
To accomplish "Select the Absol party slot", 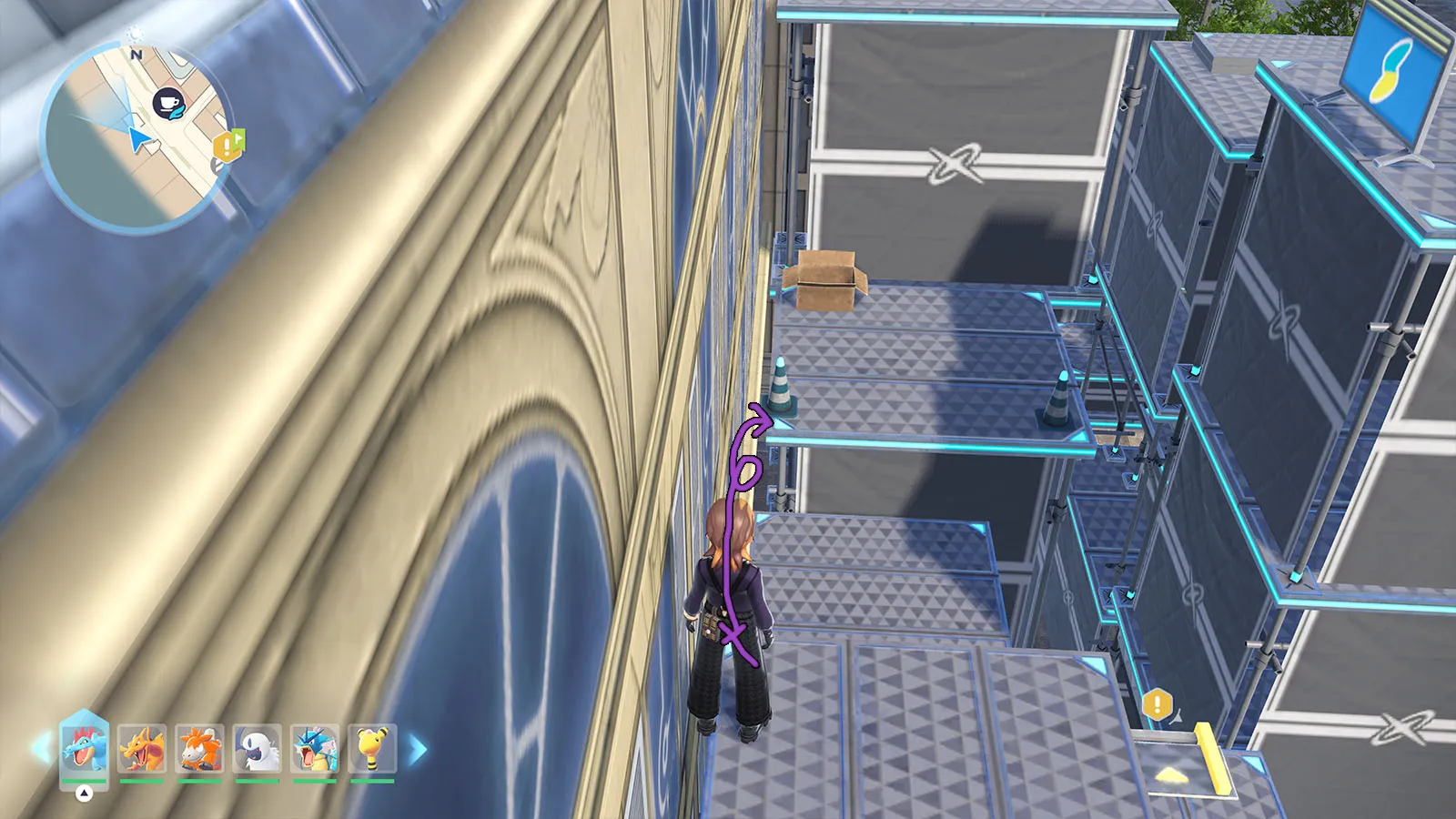I will click(x=257, y=748).
